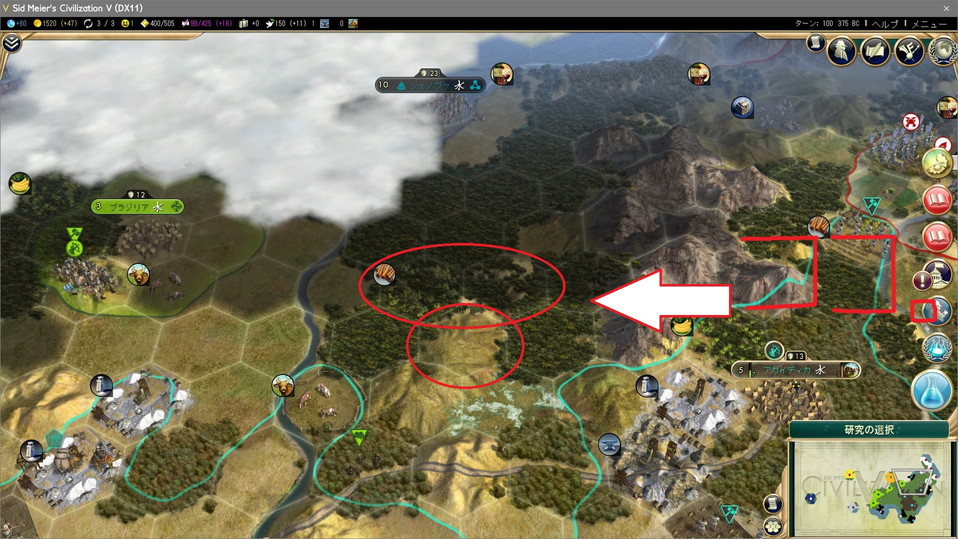Open the city building notification with exclamation

[937, 275]
